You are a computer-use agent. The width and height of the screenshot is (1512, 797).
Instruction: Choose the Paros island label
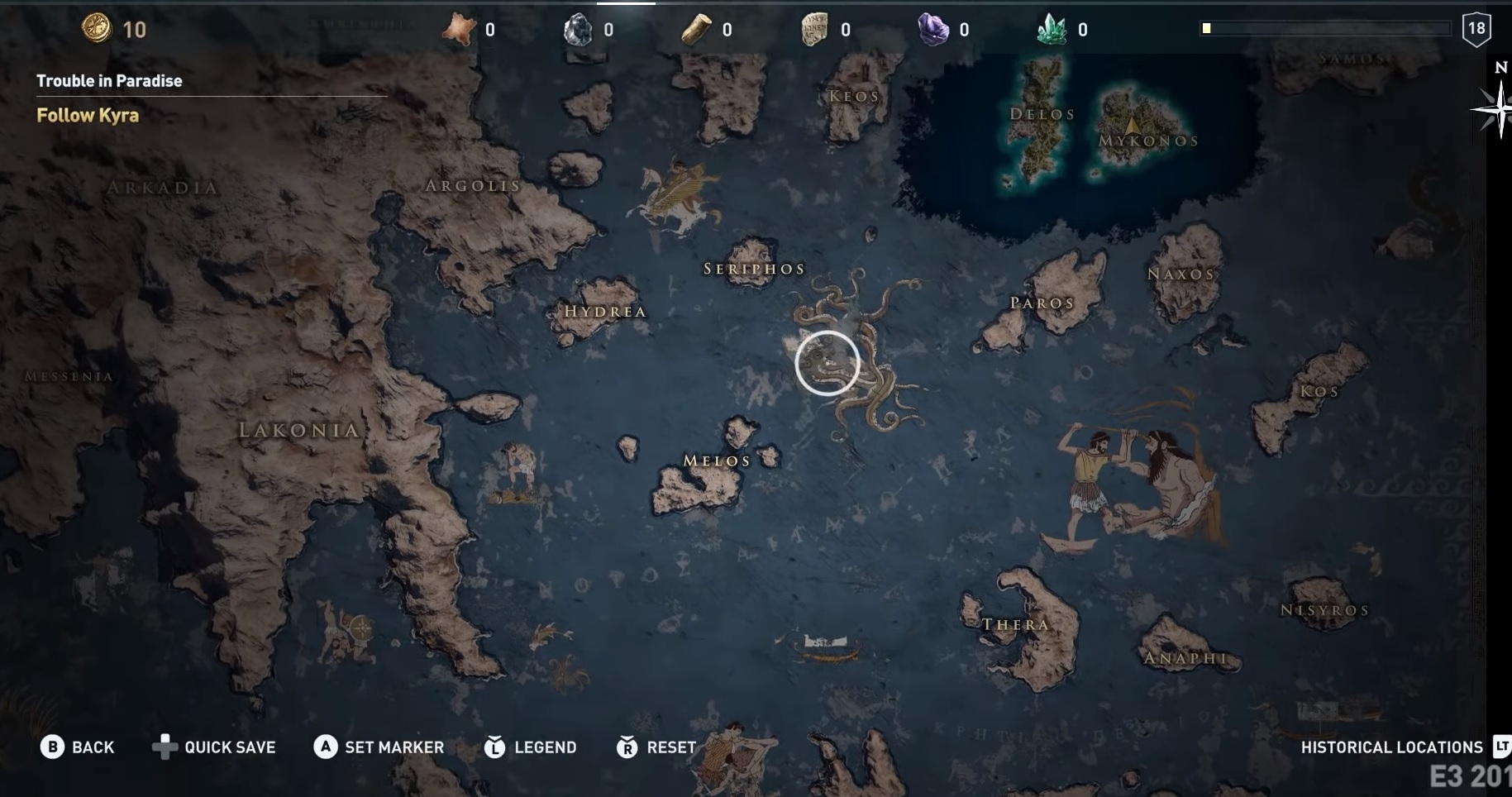[1042, 303]
